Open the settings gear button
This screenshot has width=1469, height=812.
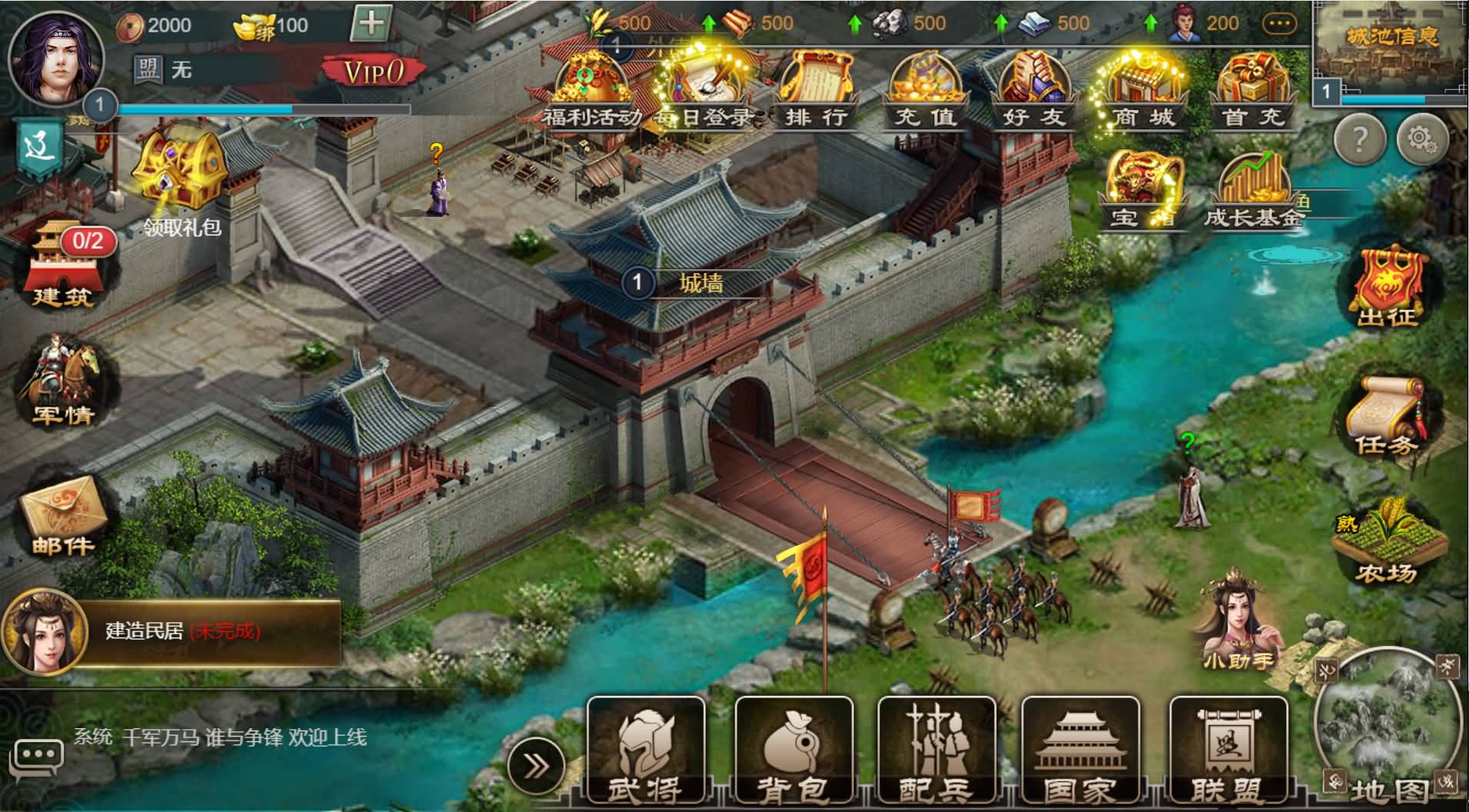(1422, 139)
